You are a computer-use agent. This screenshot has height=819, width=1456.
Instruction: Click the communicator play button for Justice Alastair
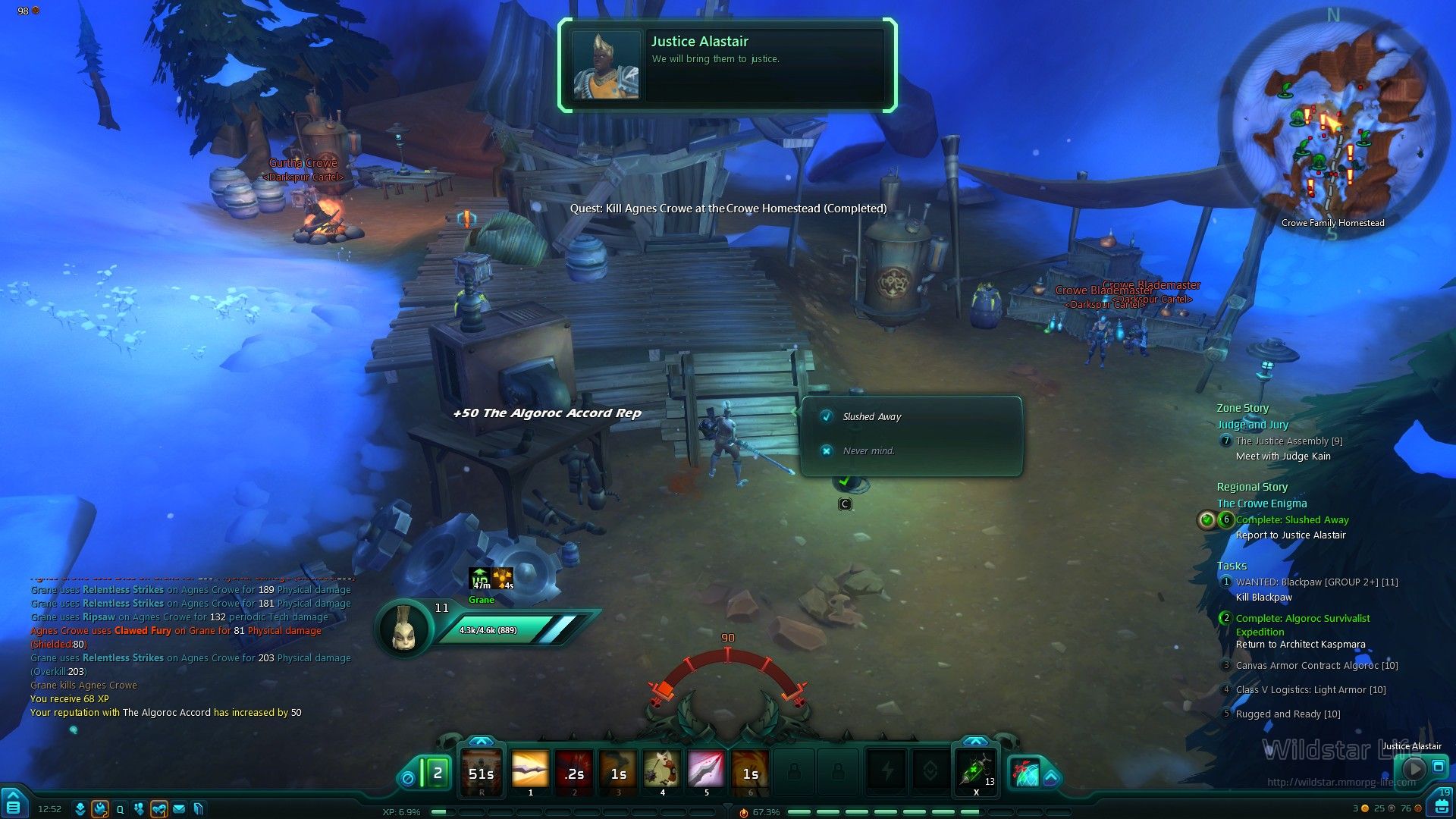pos(1413,768)
